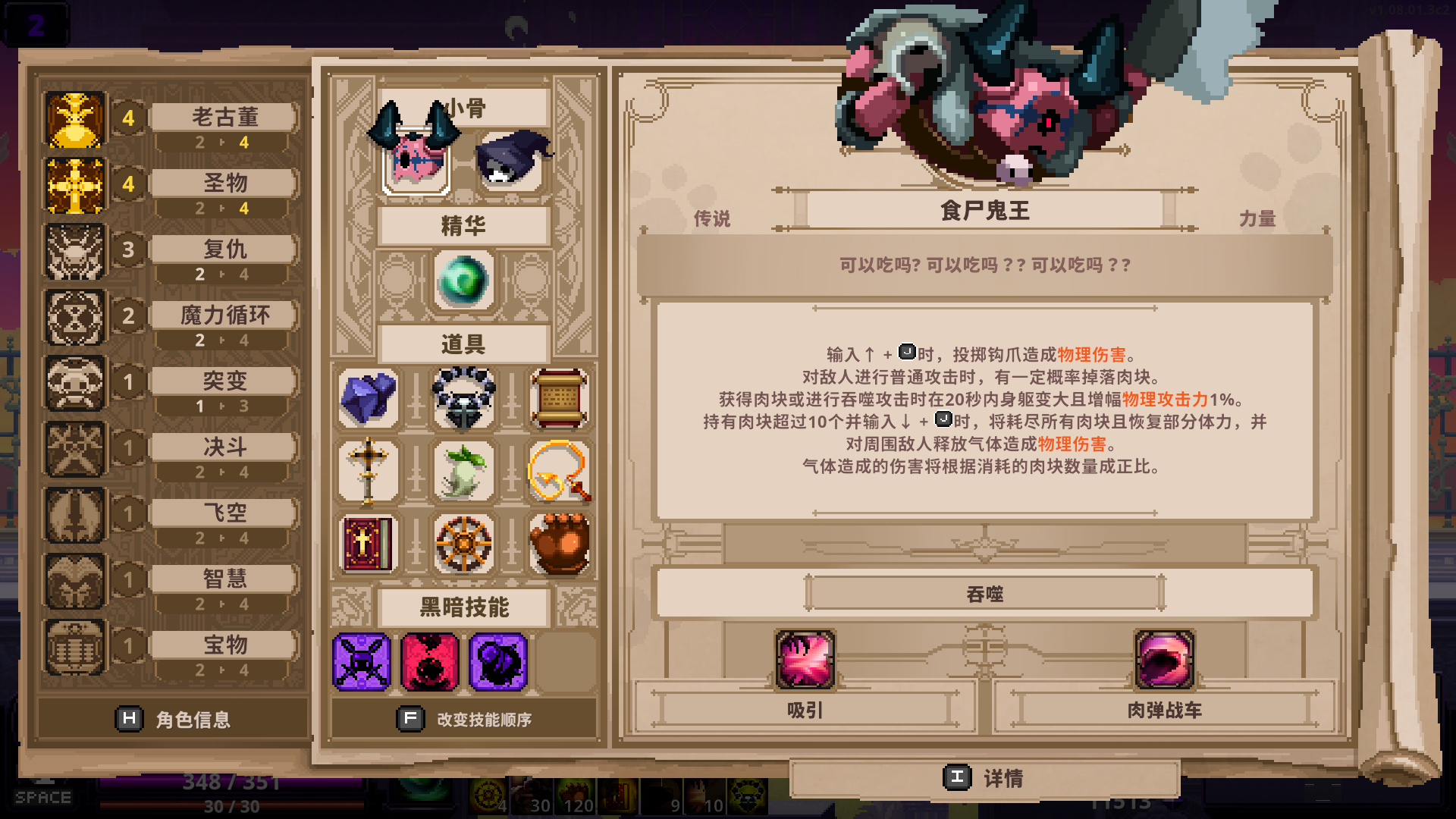This screenshot has width=1456, height=819.
Task: Select the bear paw item icon
Action: point(560,544)
